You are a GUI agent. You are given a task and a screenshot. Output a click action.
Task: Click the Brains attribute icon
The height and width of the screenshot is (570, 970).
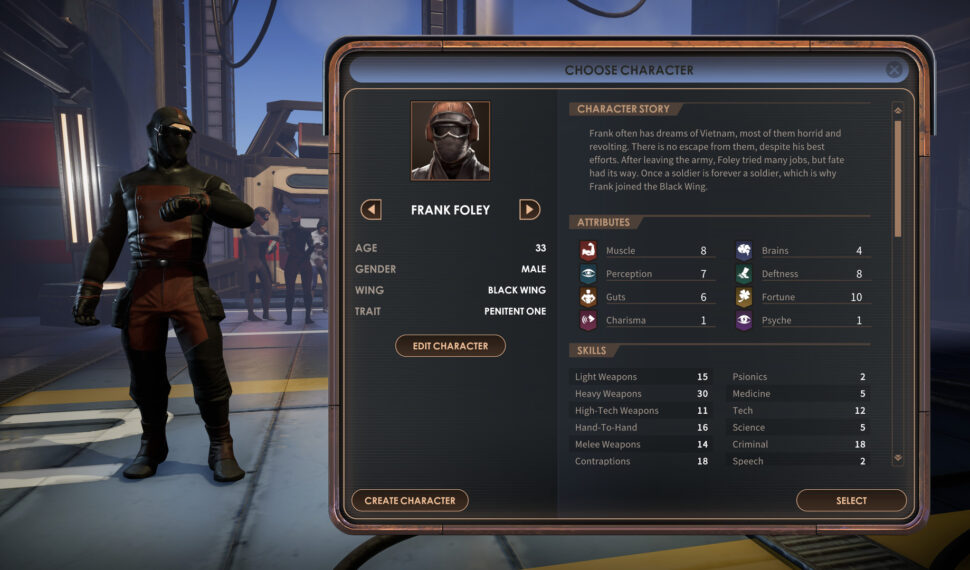click(744, 251)
